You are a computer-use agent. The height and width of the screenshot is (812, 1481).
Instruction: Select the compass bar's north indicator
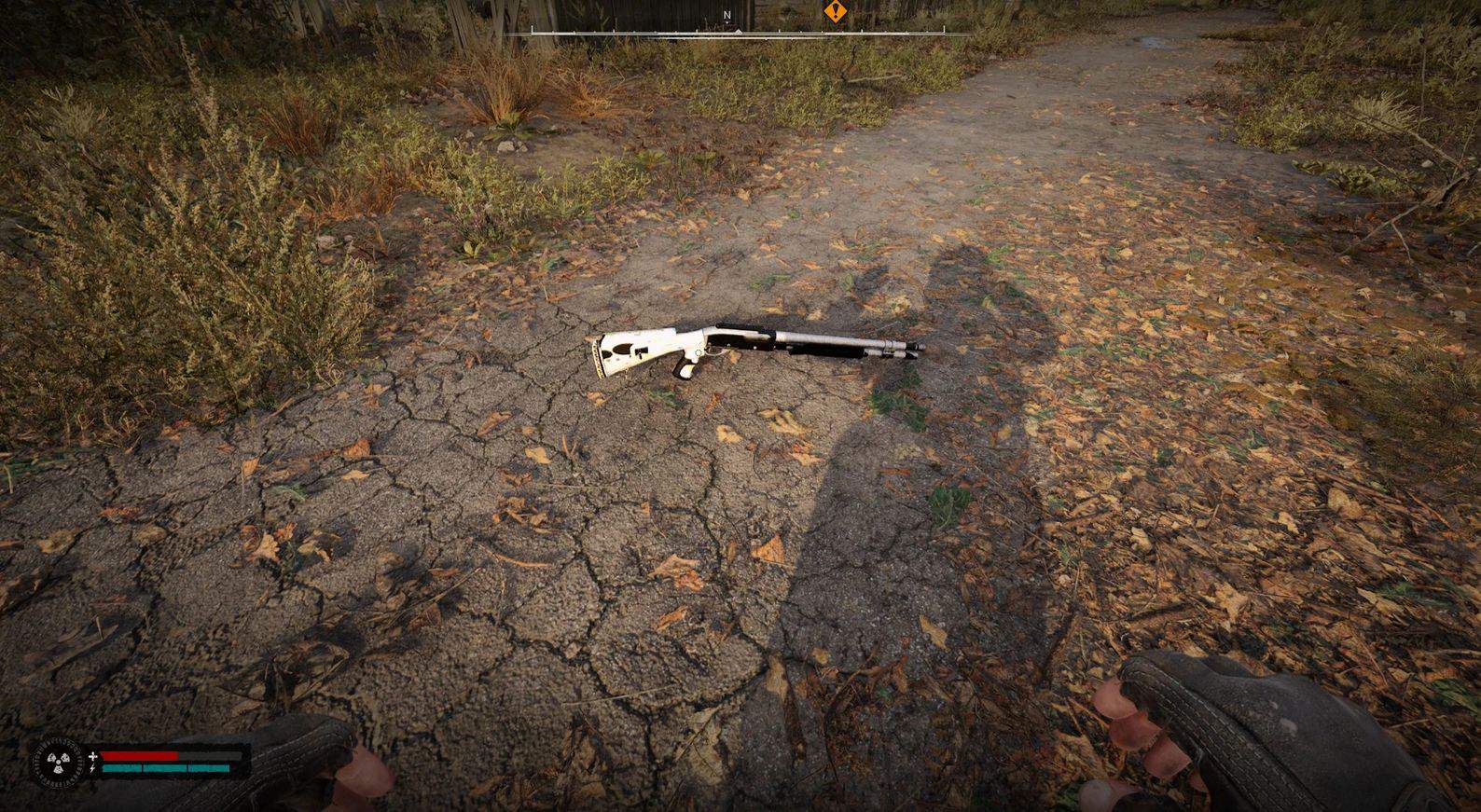click(727, 16)
